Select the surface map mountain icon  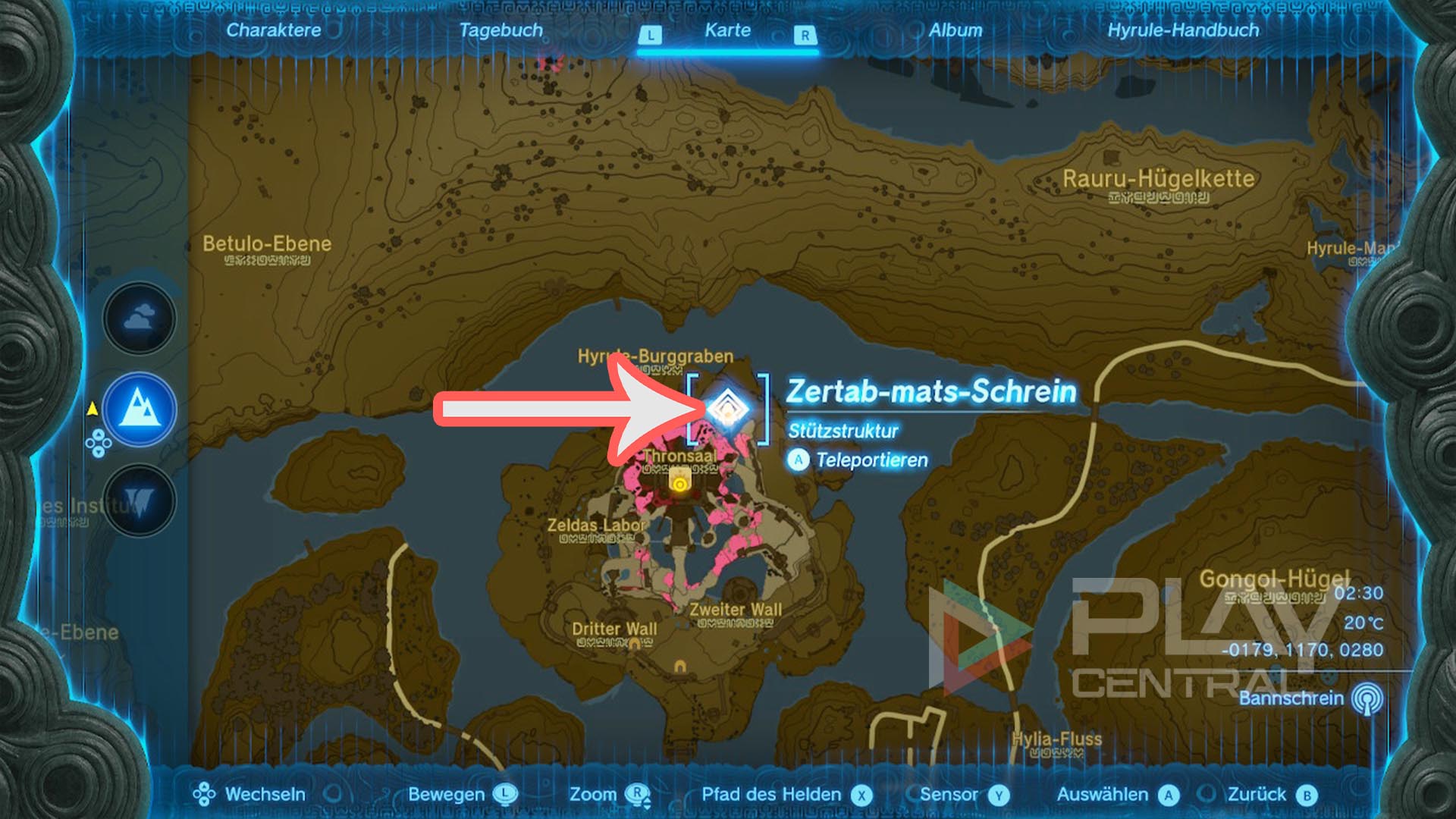pyautogui.click(x=138, y=409)
